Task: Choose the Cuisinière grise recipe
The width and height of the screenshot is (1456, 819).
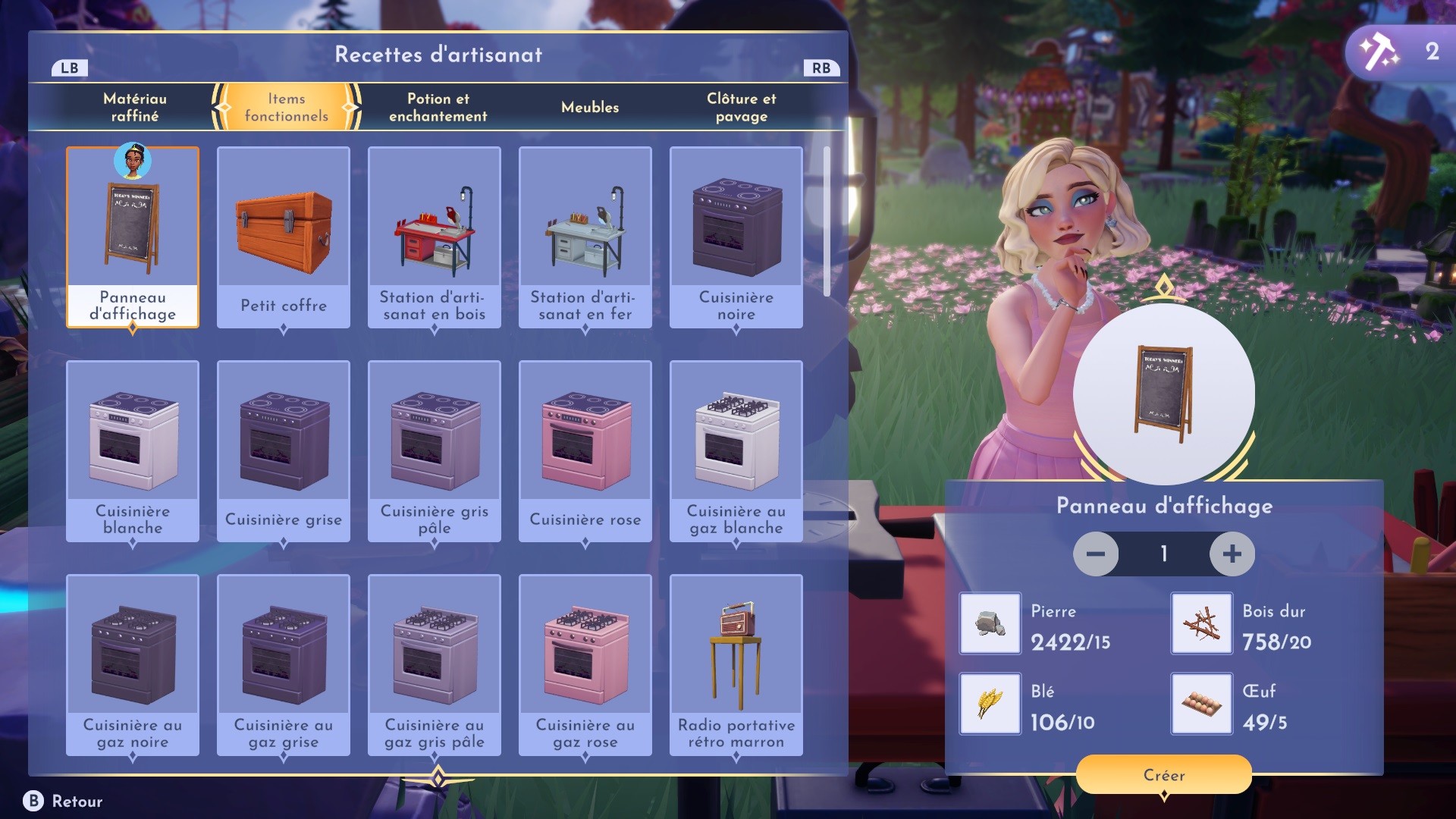Action: 284,451
